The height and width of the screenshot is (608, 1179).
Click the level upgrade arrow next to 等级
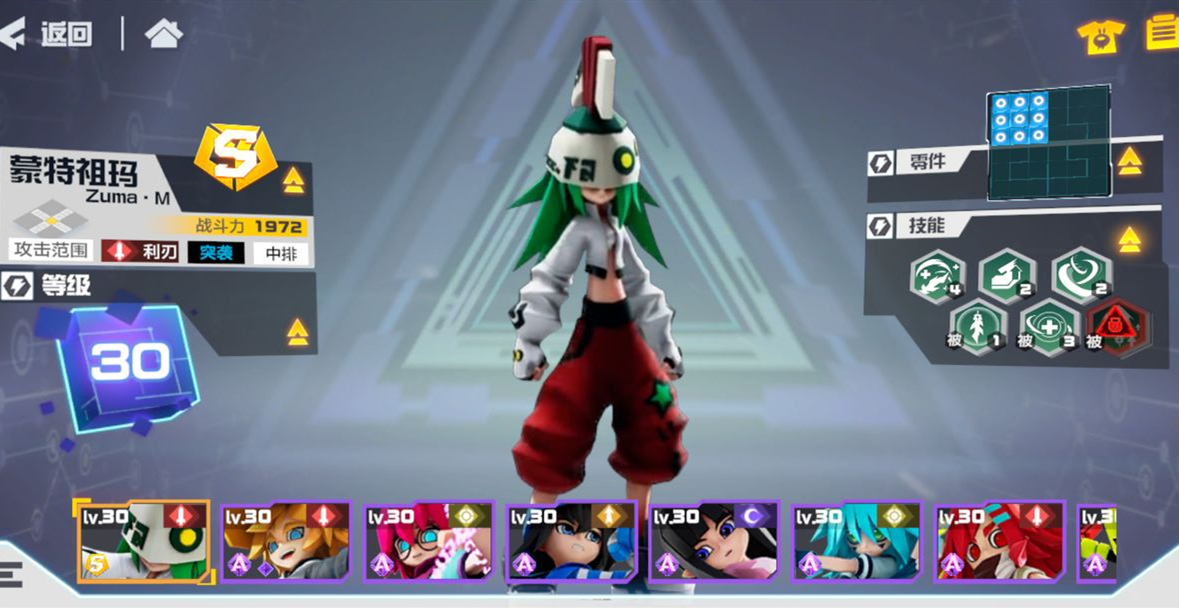pyautogui.click(x=297, y=332)
